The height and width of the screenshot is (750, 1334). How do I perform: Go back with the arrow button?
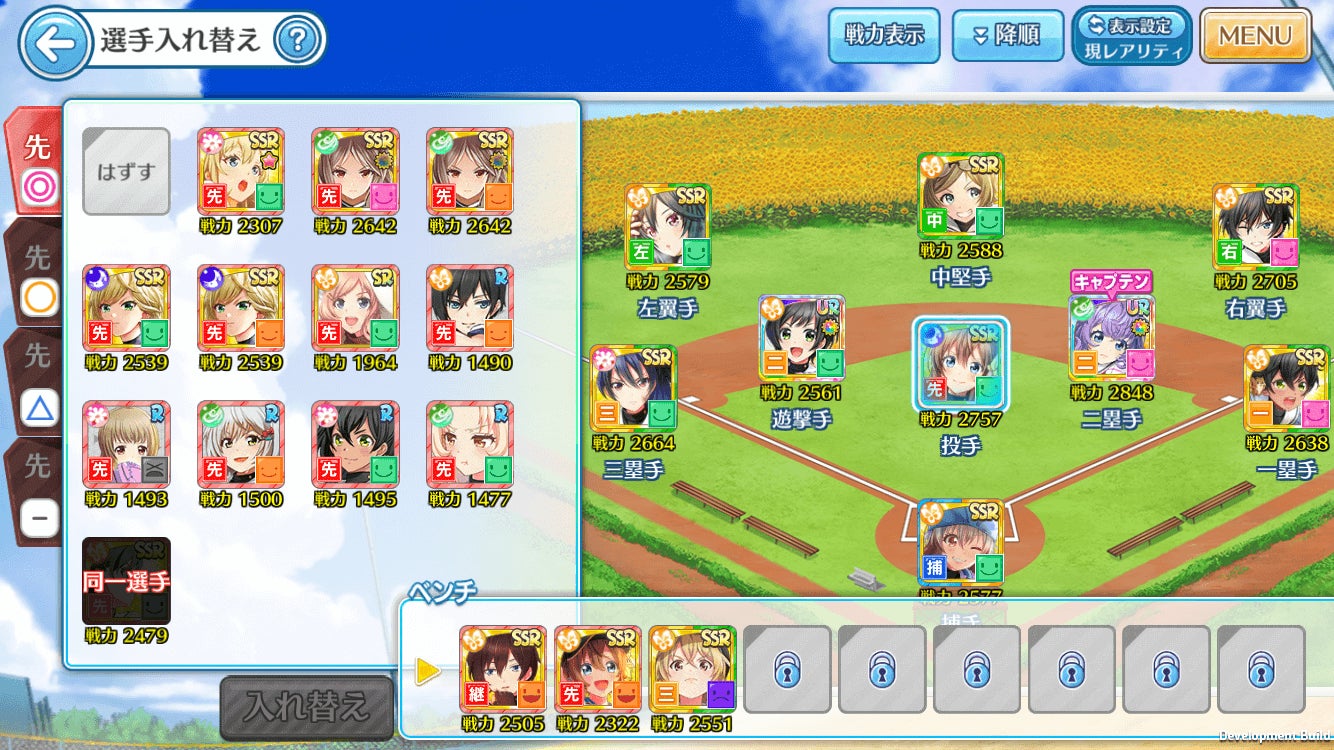point(52,42)
